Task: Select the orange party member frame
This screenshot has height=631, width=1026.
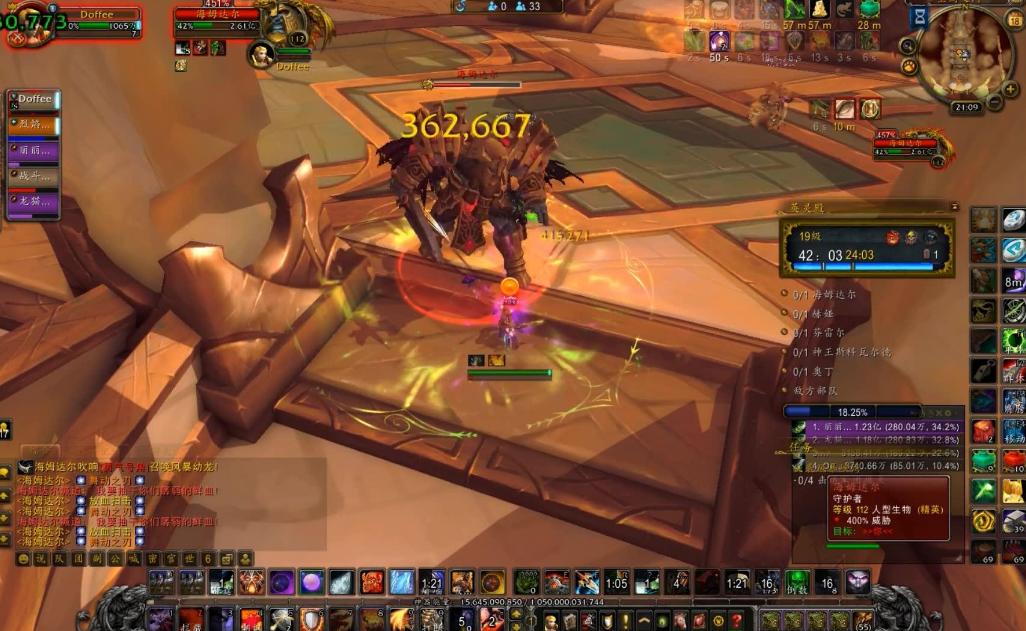Action: [x=34, y=126]
